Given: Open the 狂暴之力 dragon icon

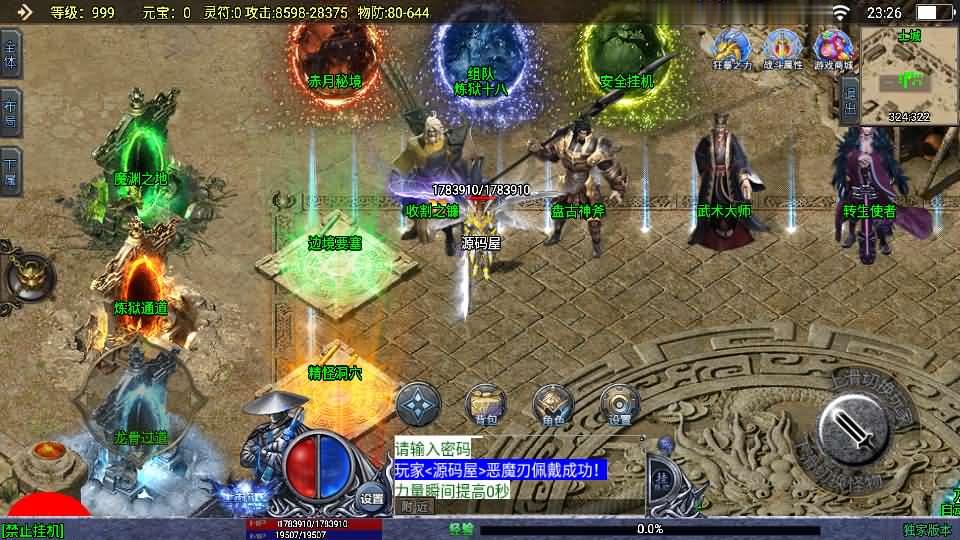Looking at the screenshot, I should (731, 48).
